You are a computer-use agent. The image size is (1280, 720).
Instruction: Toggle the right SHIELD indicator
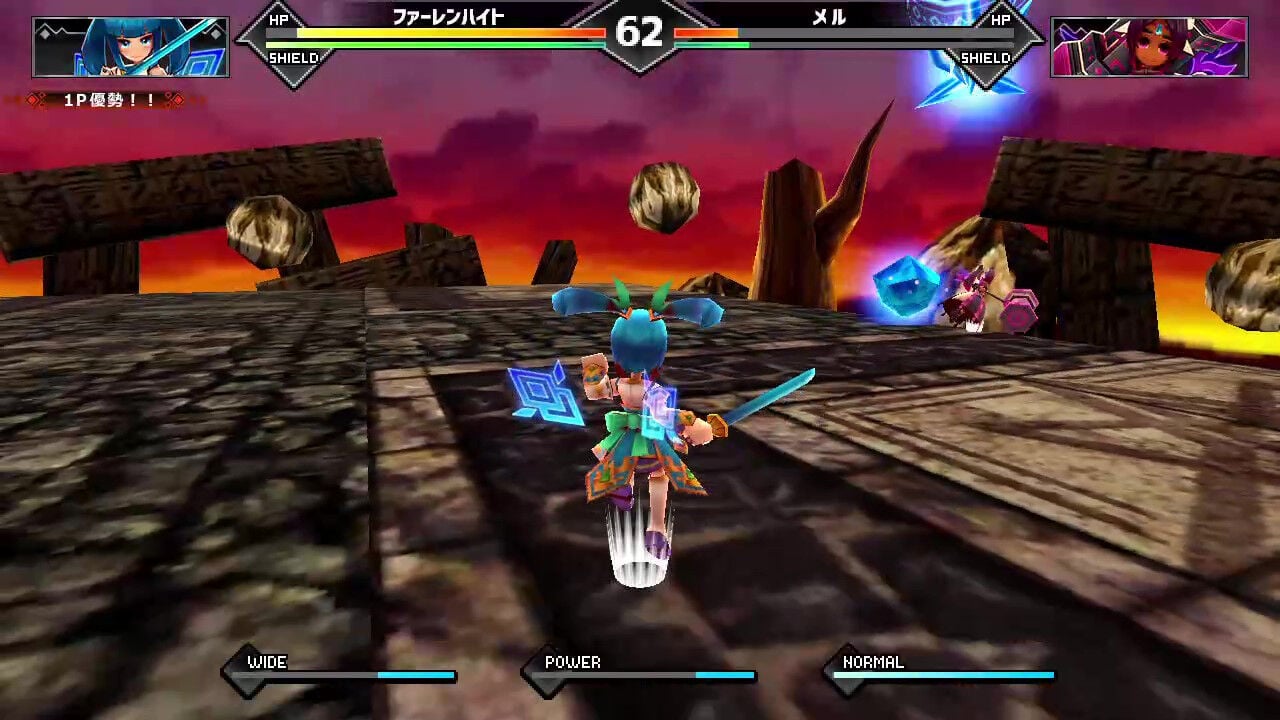[x=988, y=58]
